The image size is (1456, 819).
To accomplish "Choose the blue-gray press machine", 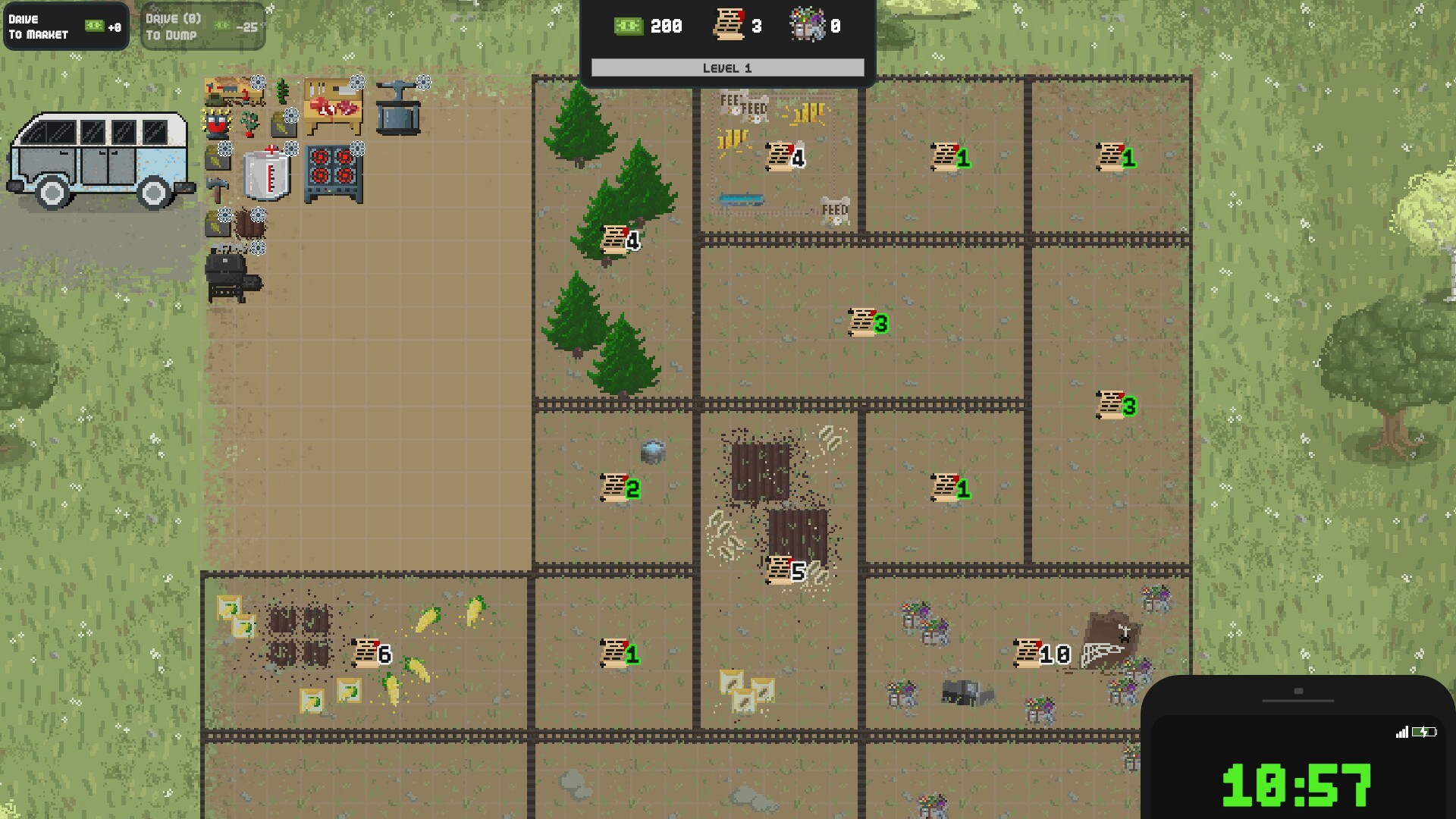I will click(x=398, y=109).
